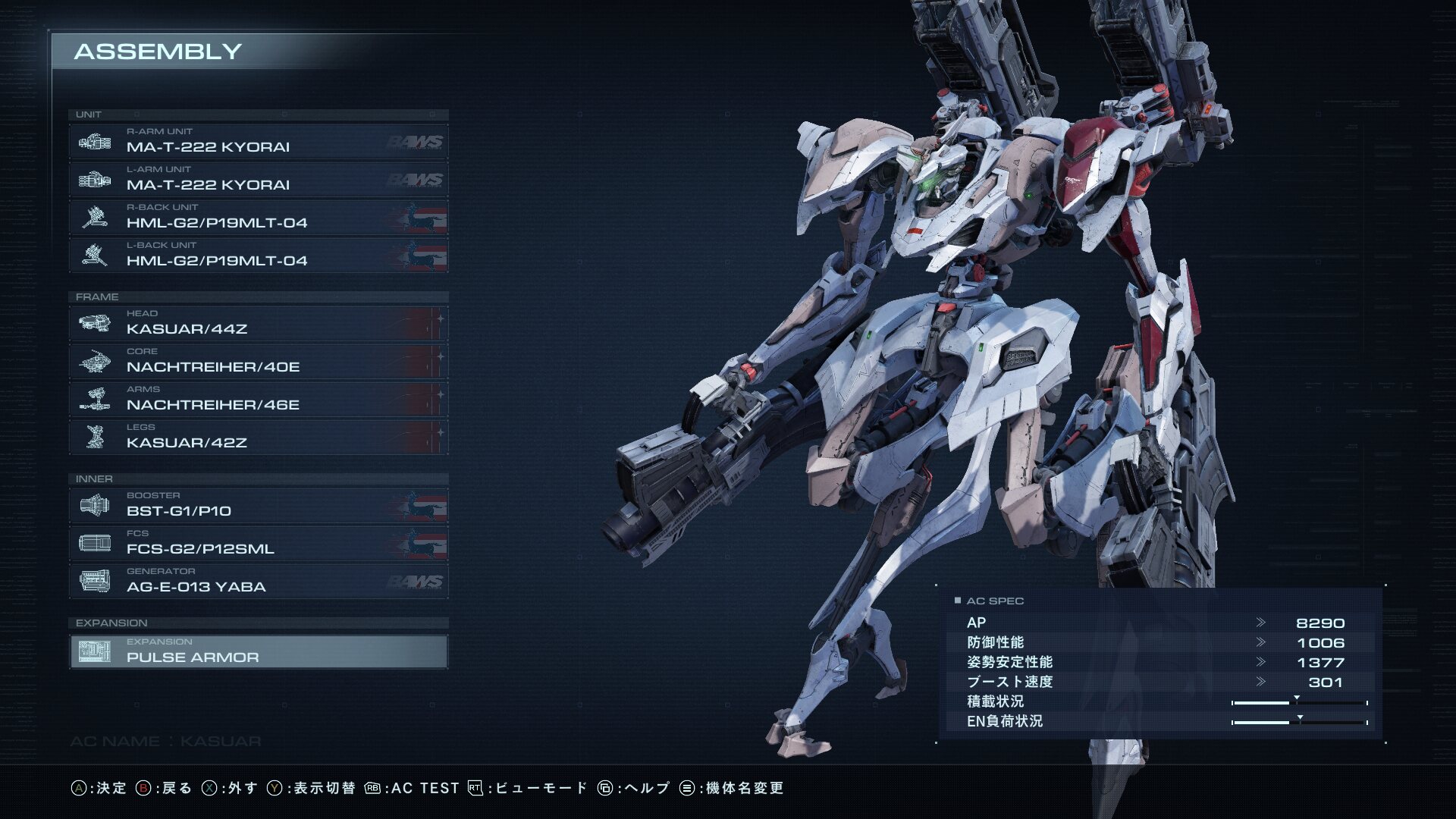Open the R-BACK UNIT HML-G2/P19MLT-04 slot
The image size is (1456, 819).
[x=258, y=217]
